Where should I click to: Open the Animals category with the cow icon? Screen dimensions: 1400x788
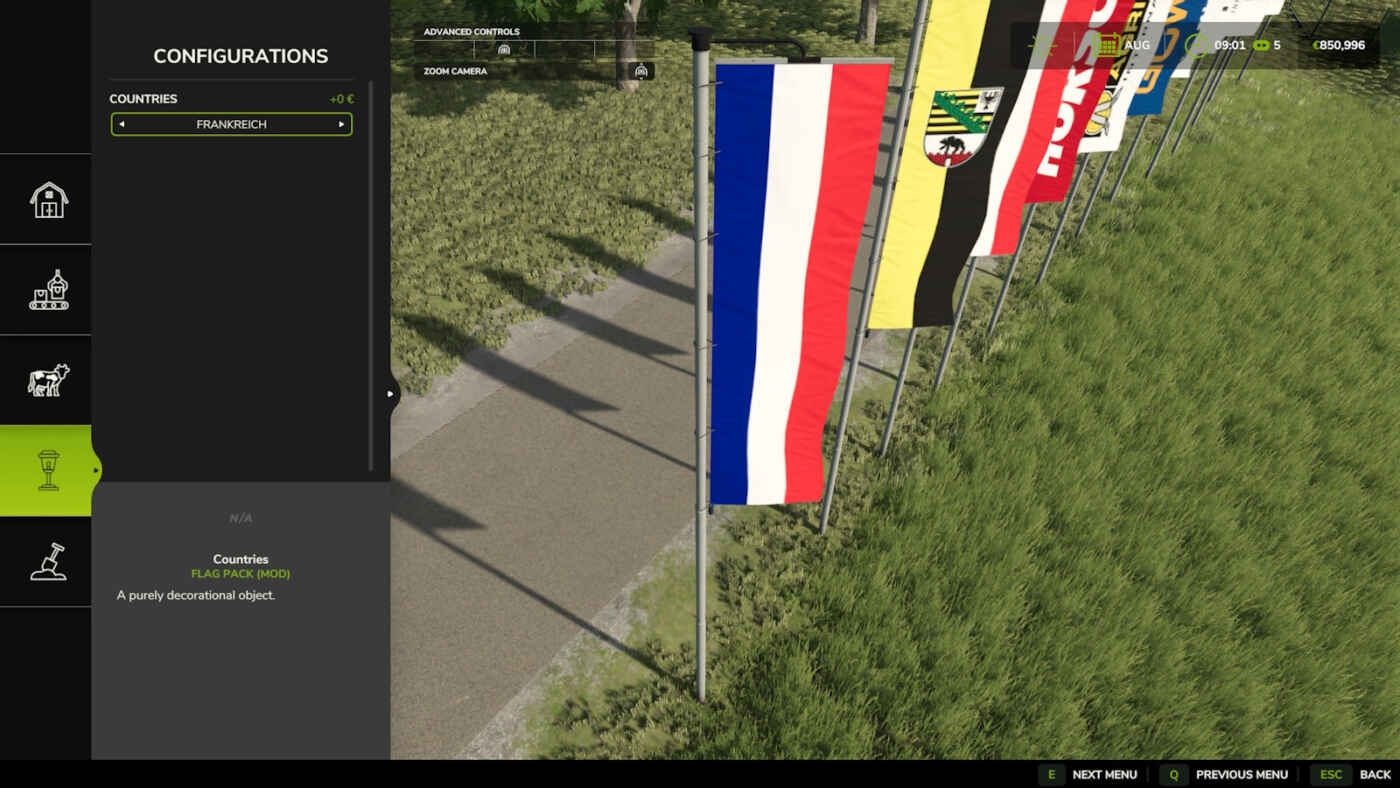click(45, 380)
